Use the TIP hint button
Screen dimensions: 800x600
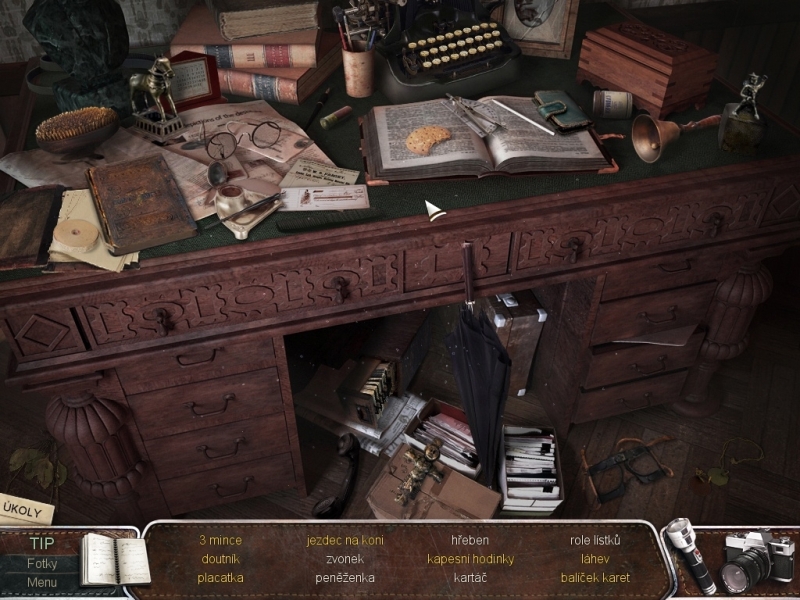[x=41, y=544]
